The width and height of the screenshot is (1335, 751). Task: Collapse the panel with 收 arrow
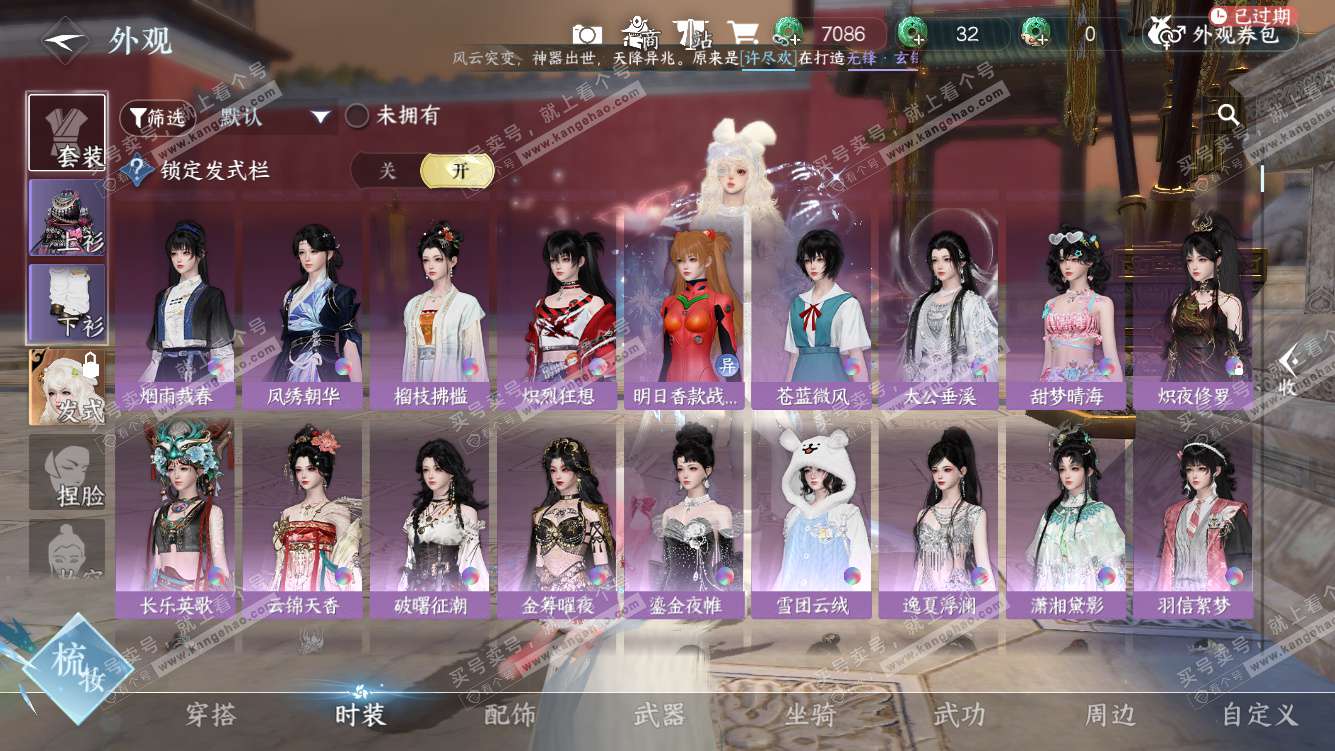pyautogui.click(x=1290, y=371)
